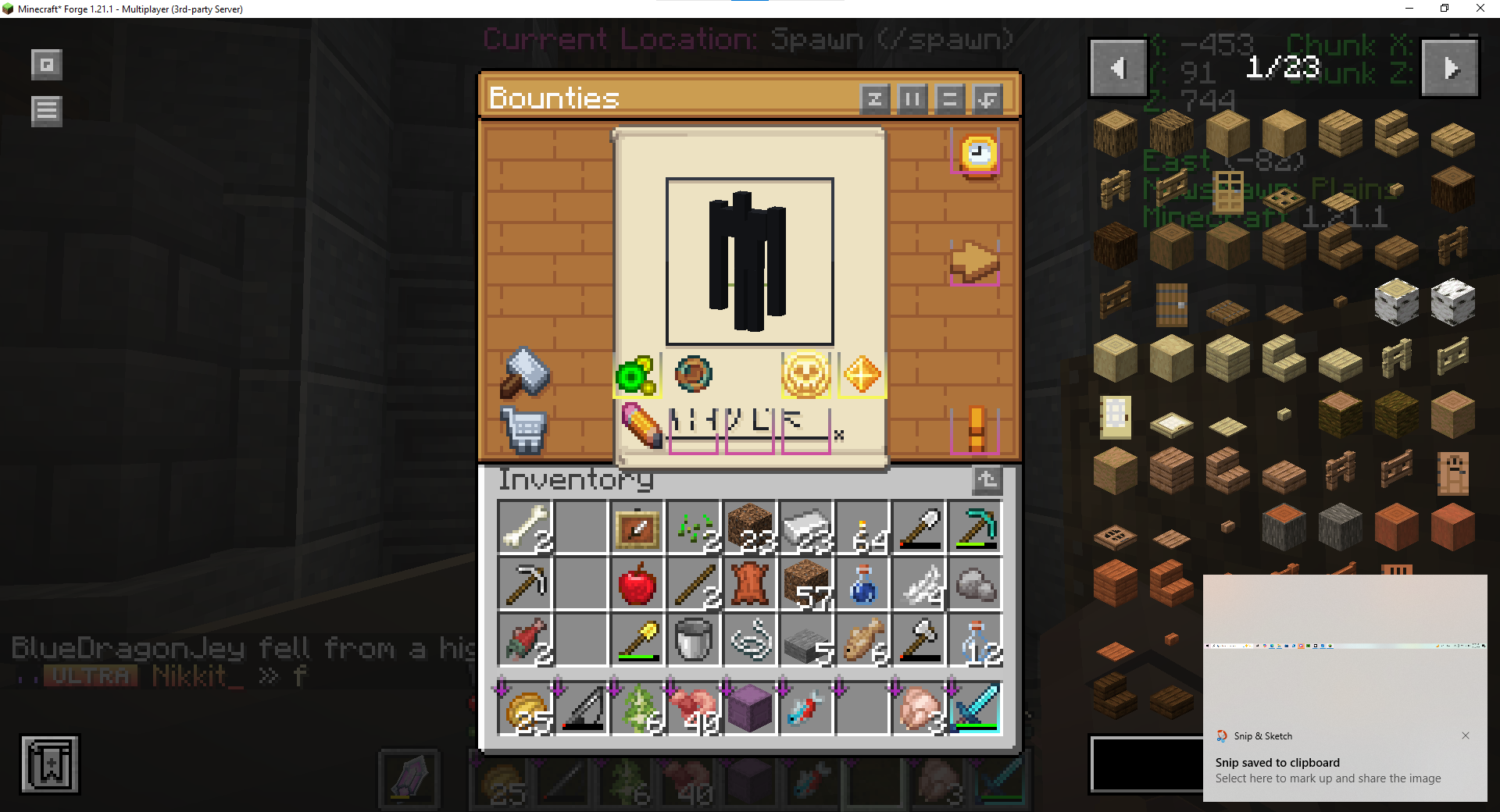This screenshot has height=812, width=1500.
Task: Click the gold skull coin icon
Action: click(805, 375)
